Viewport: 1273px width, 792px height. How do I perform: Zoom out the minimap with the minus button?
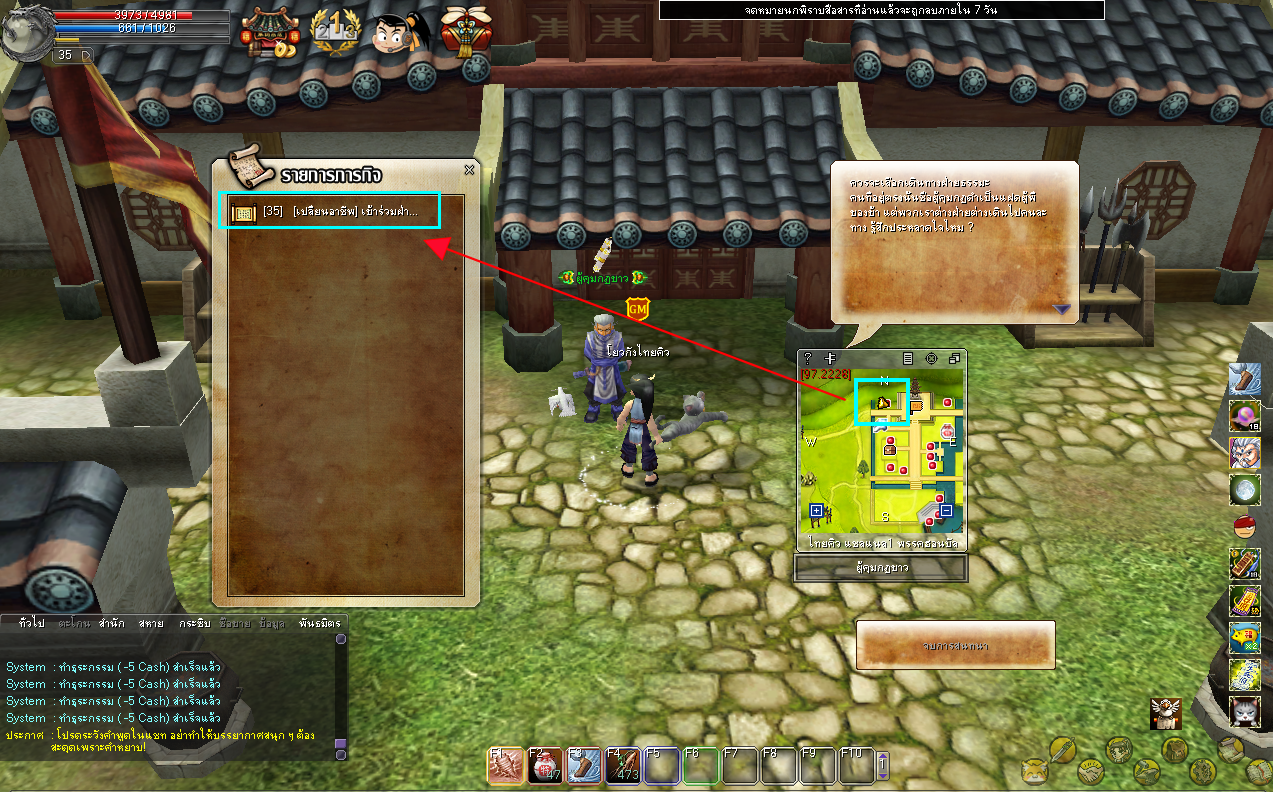(x=946, y=511)
